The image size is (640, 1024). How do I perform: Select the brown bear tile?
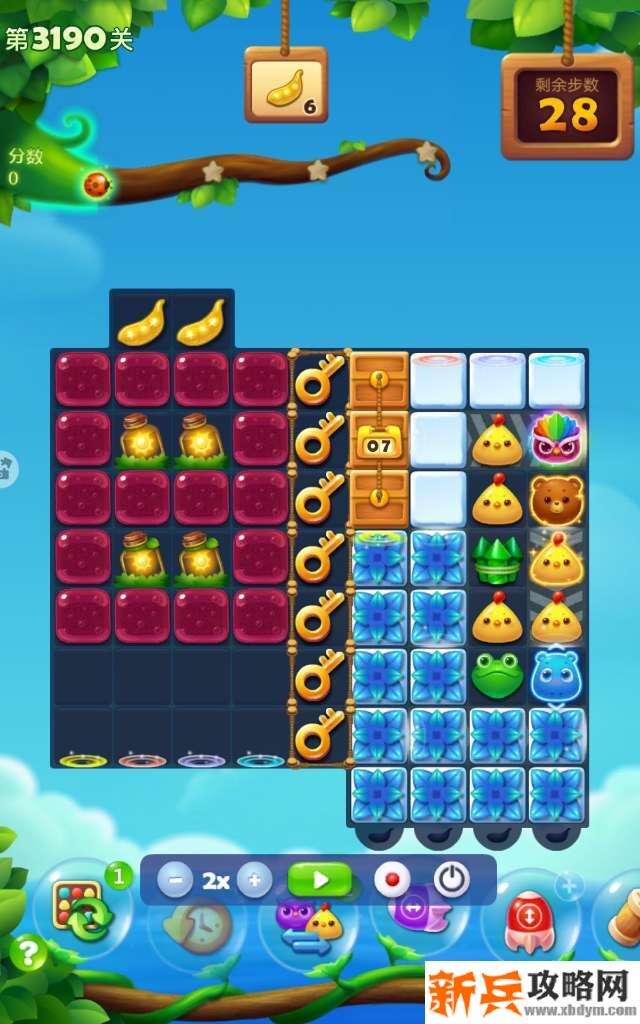(x=557, y=498)
